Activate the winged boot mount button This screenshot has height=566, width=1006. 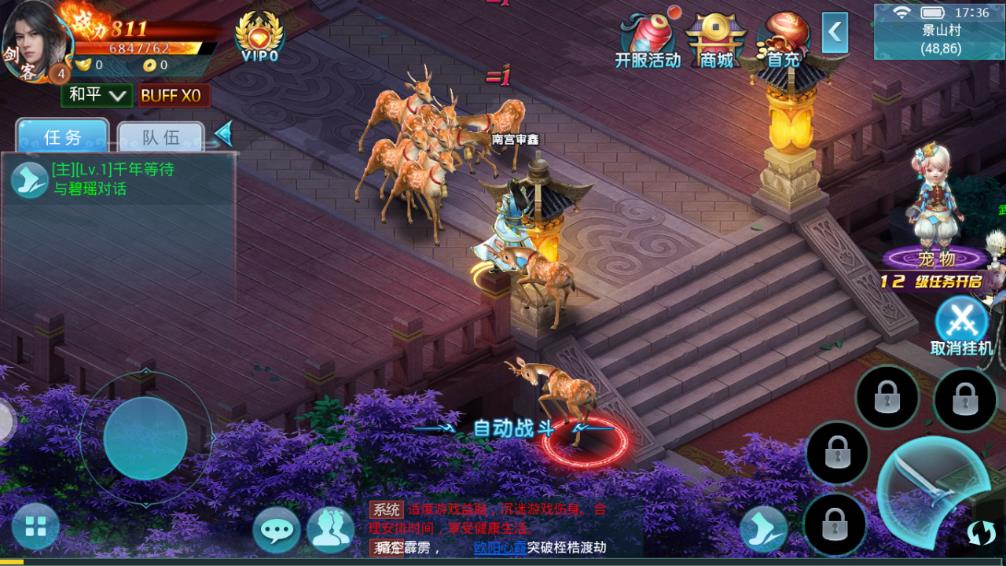coord(763,529)
